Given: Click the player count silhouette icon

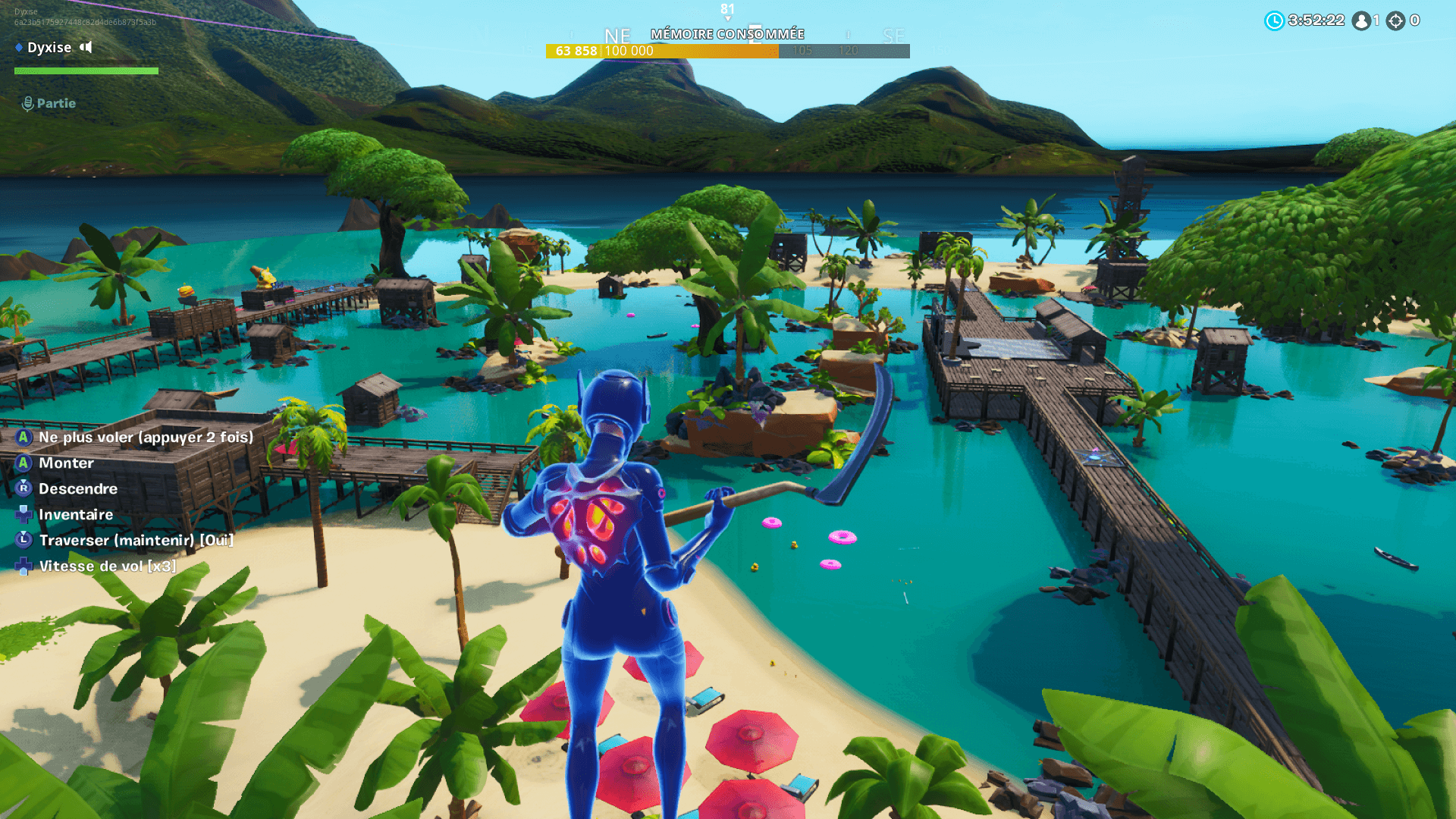Looking at the screenshot, I should coord(1360,20).
